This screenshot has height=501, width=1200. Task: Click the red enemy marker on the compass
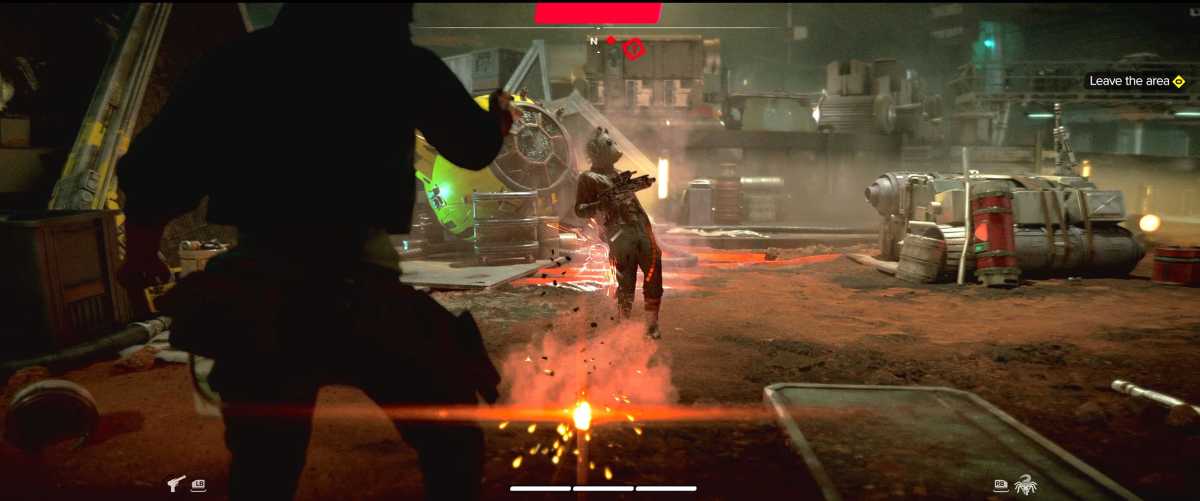coord(634,46)
